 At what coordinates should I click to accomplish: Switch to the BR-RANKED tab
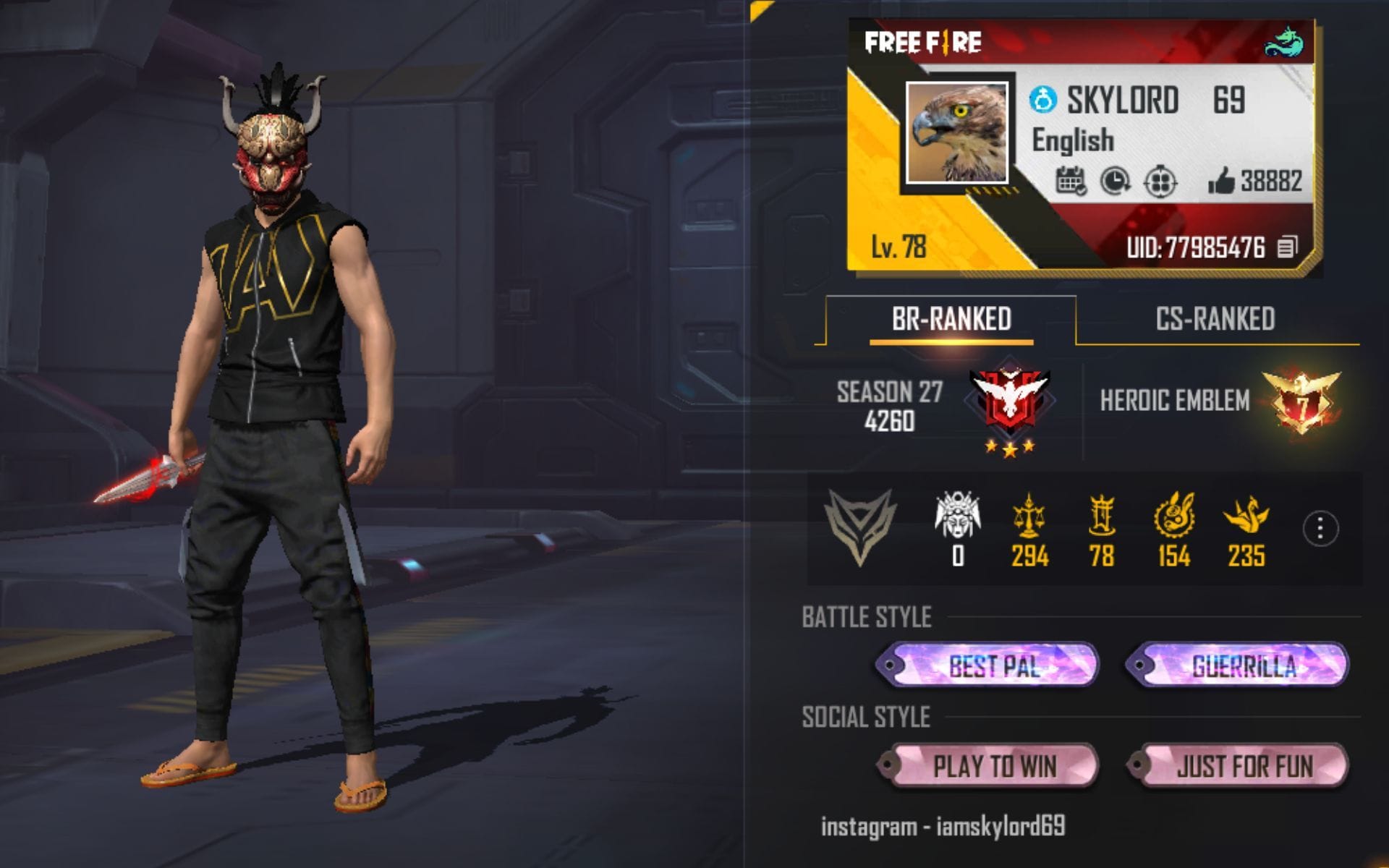point(951,319)
